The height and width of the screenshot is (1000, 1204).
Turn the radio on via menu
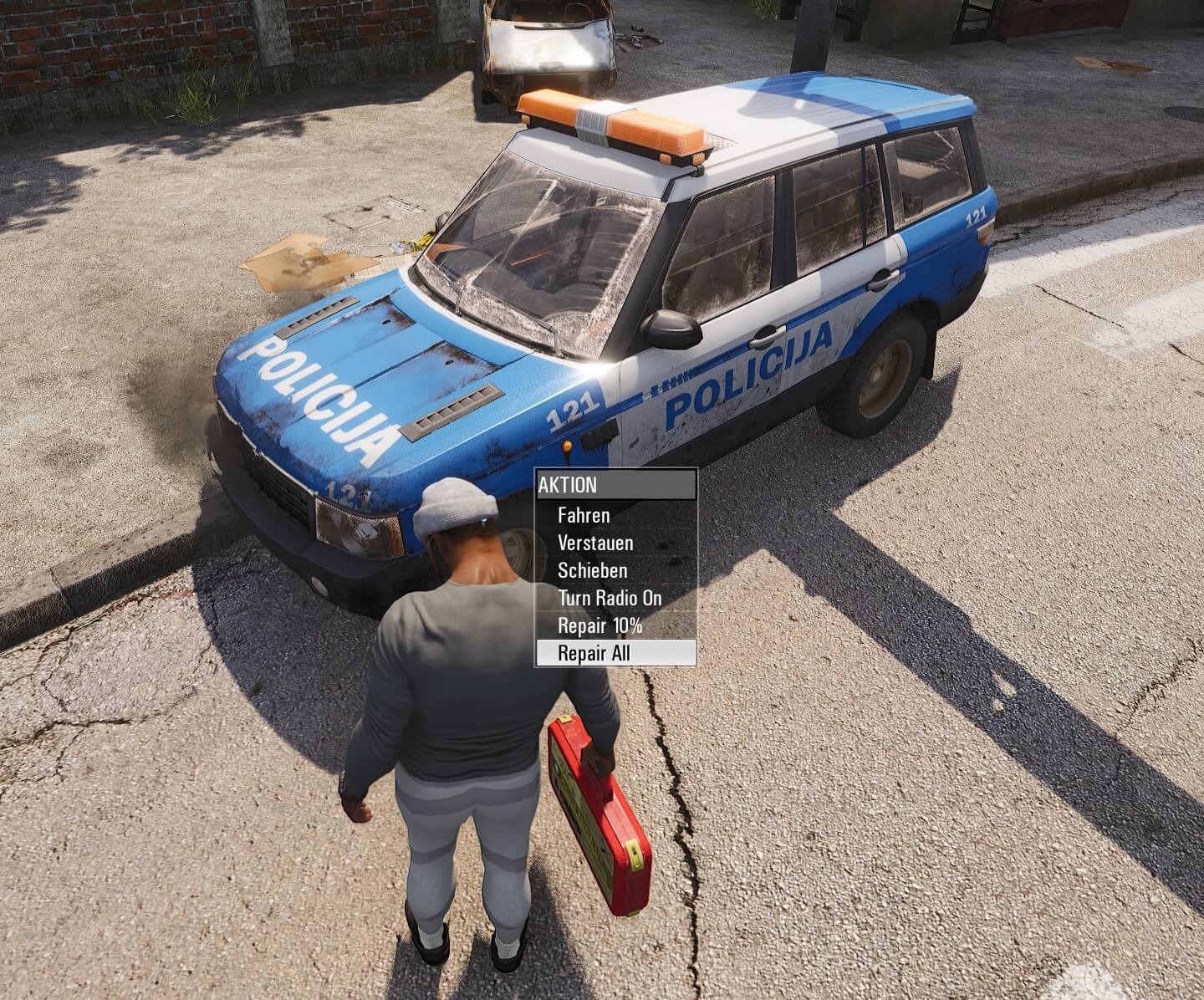click(610, 598)
